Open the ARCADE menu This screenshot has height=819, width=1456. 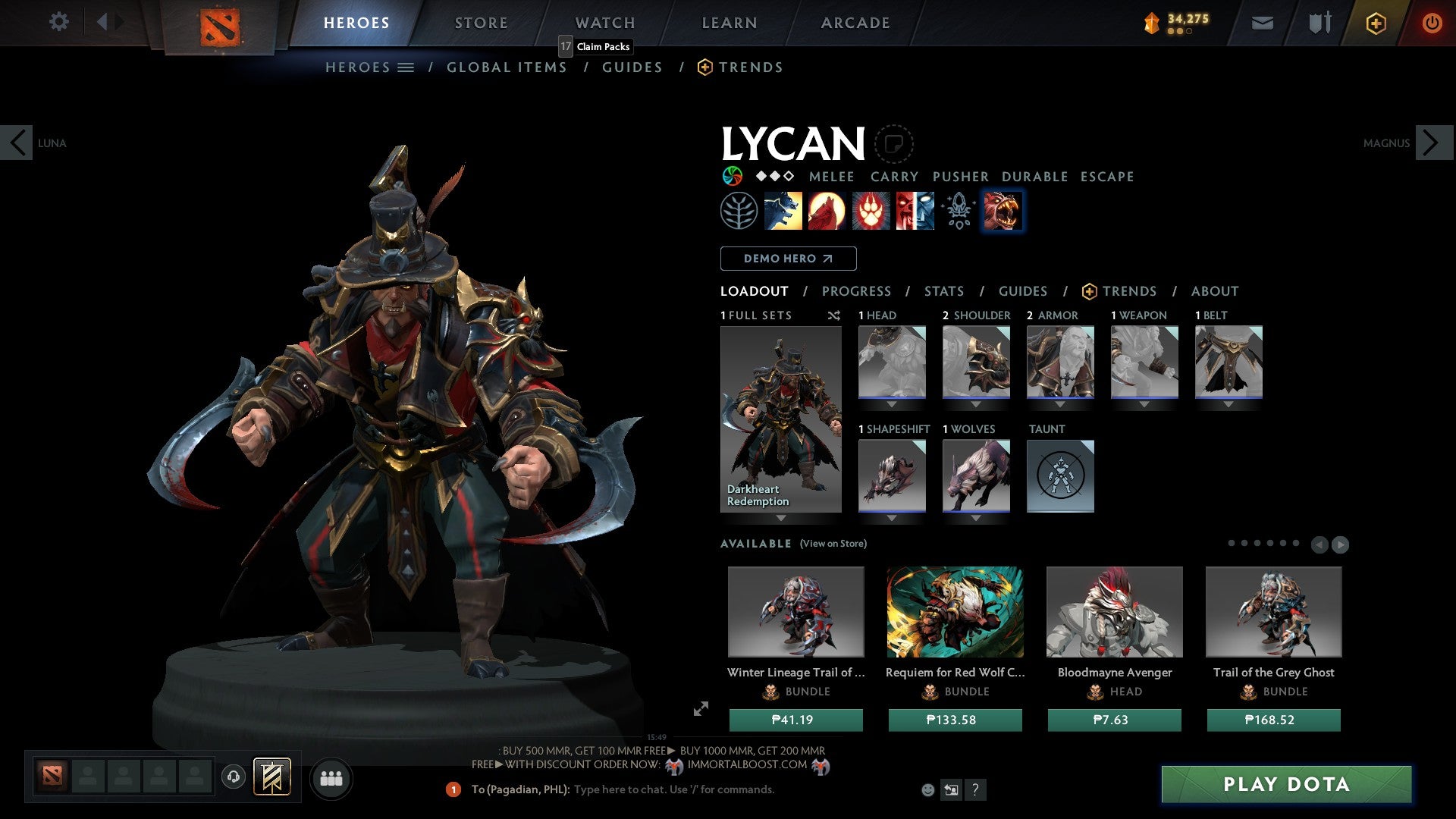(855, 23)
